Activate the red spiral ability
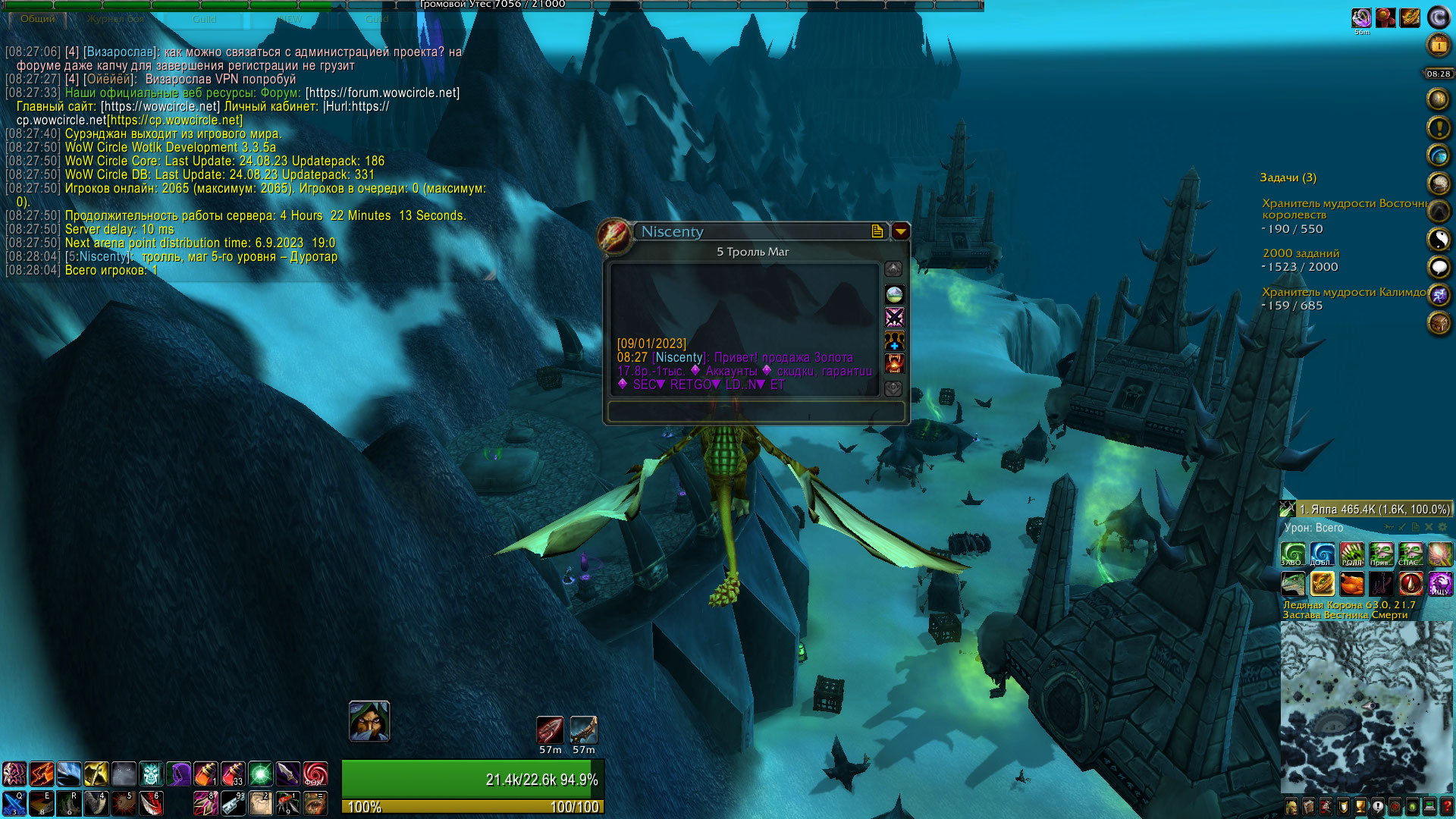1456x819 pixels. pos(315,773)
